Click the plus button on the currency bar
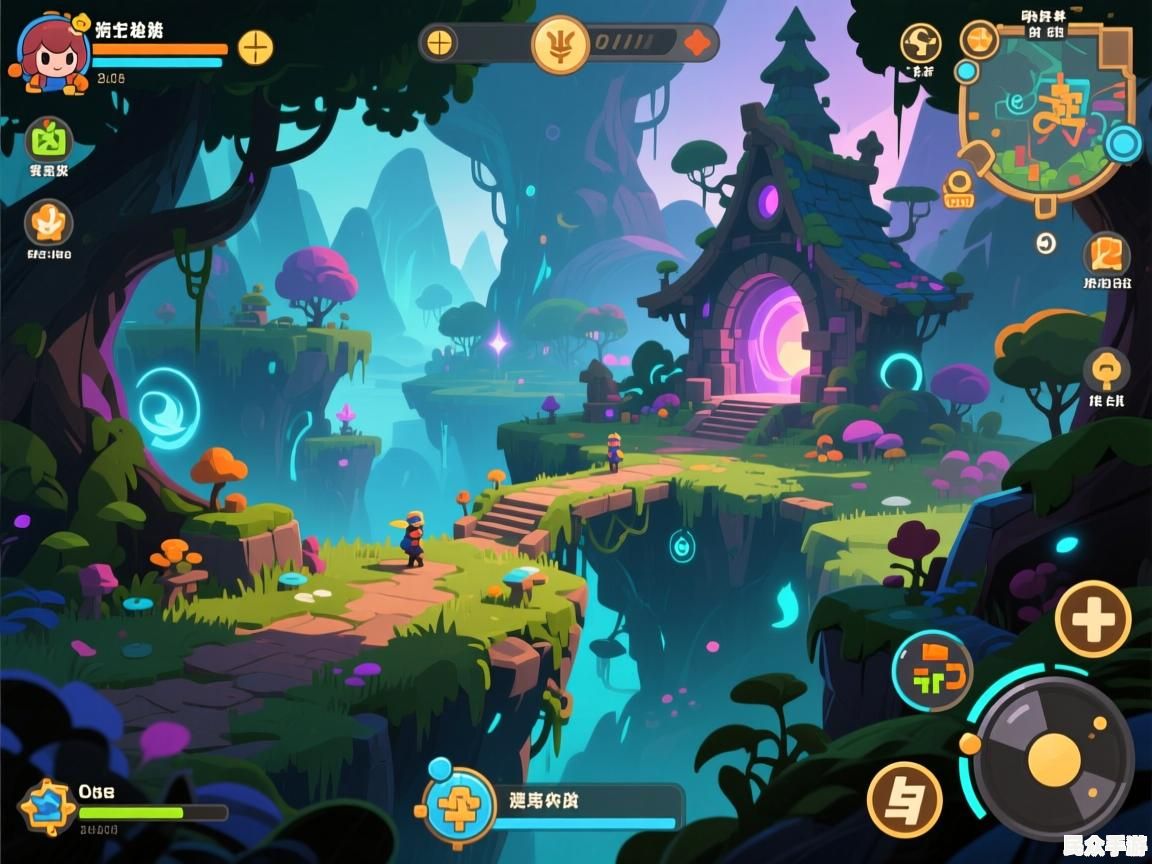 (440, 43)
